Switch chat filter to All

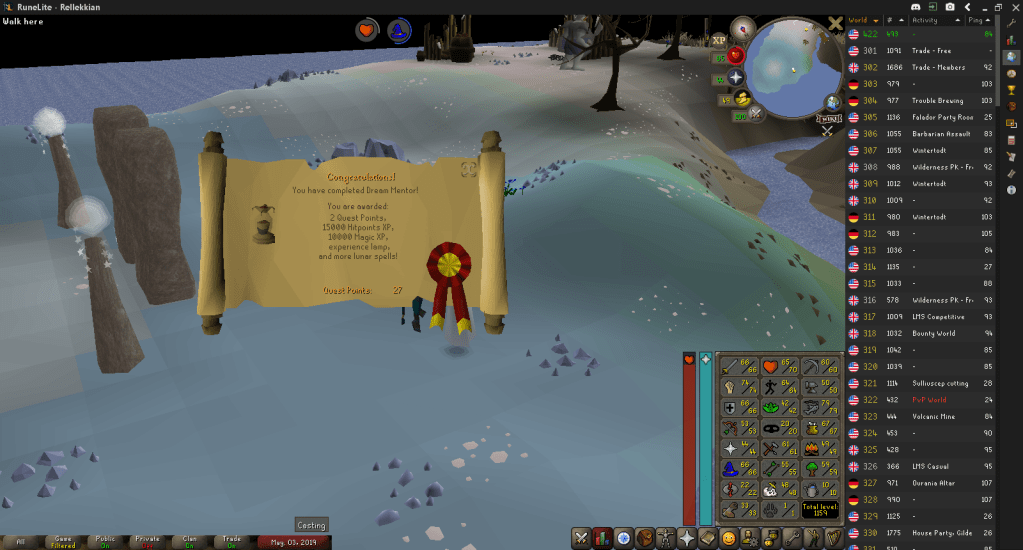[x=19, y=541]
